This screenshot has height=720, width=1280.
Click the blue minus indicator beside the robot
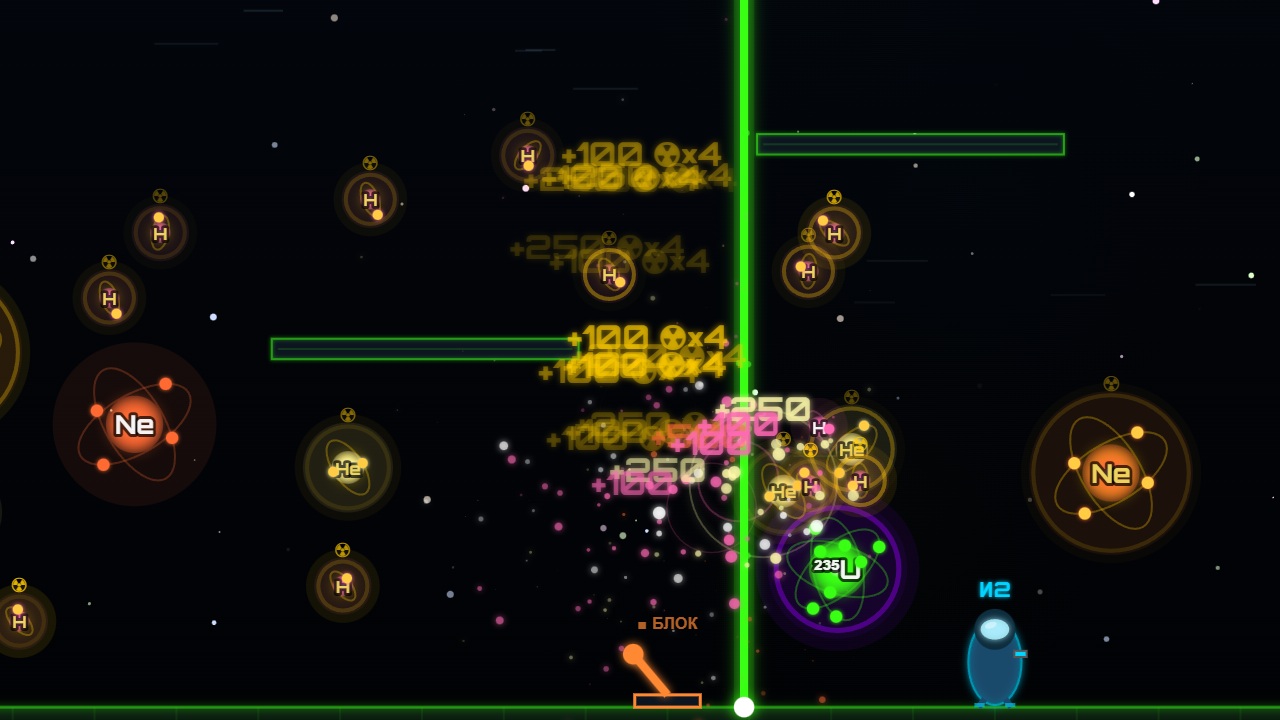[x=1023, y=655]
